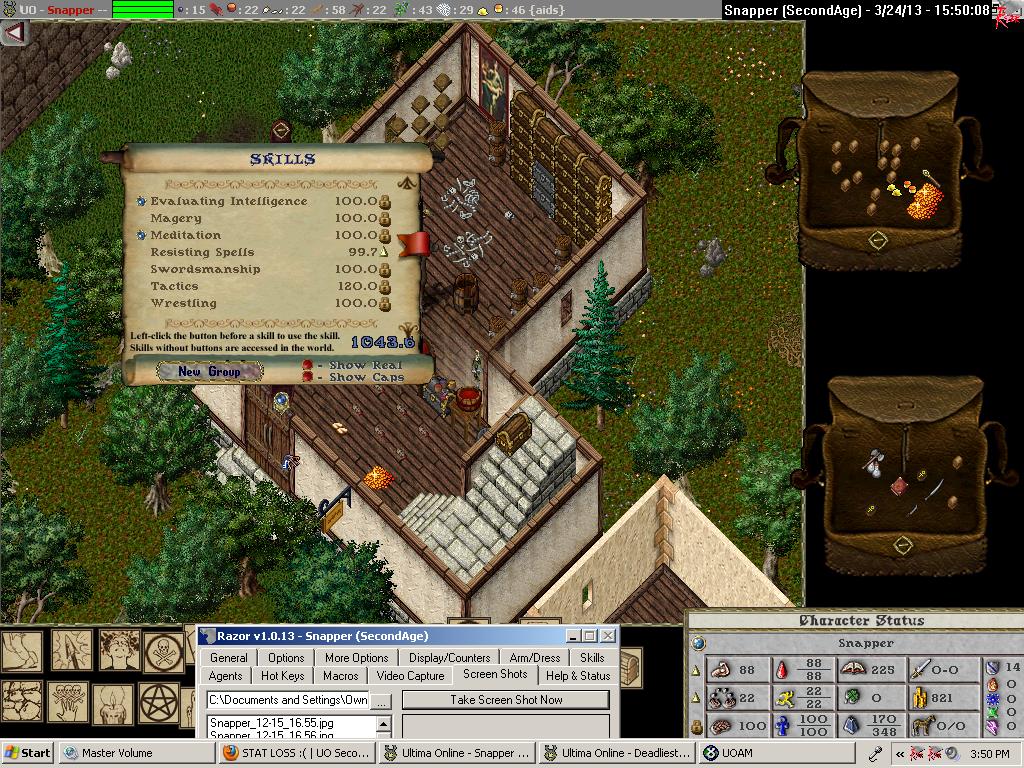Switch to Razor's Hot Keys tab
Screen dimensions: 1024x768
pyautogui.click(x=282, y=676)
